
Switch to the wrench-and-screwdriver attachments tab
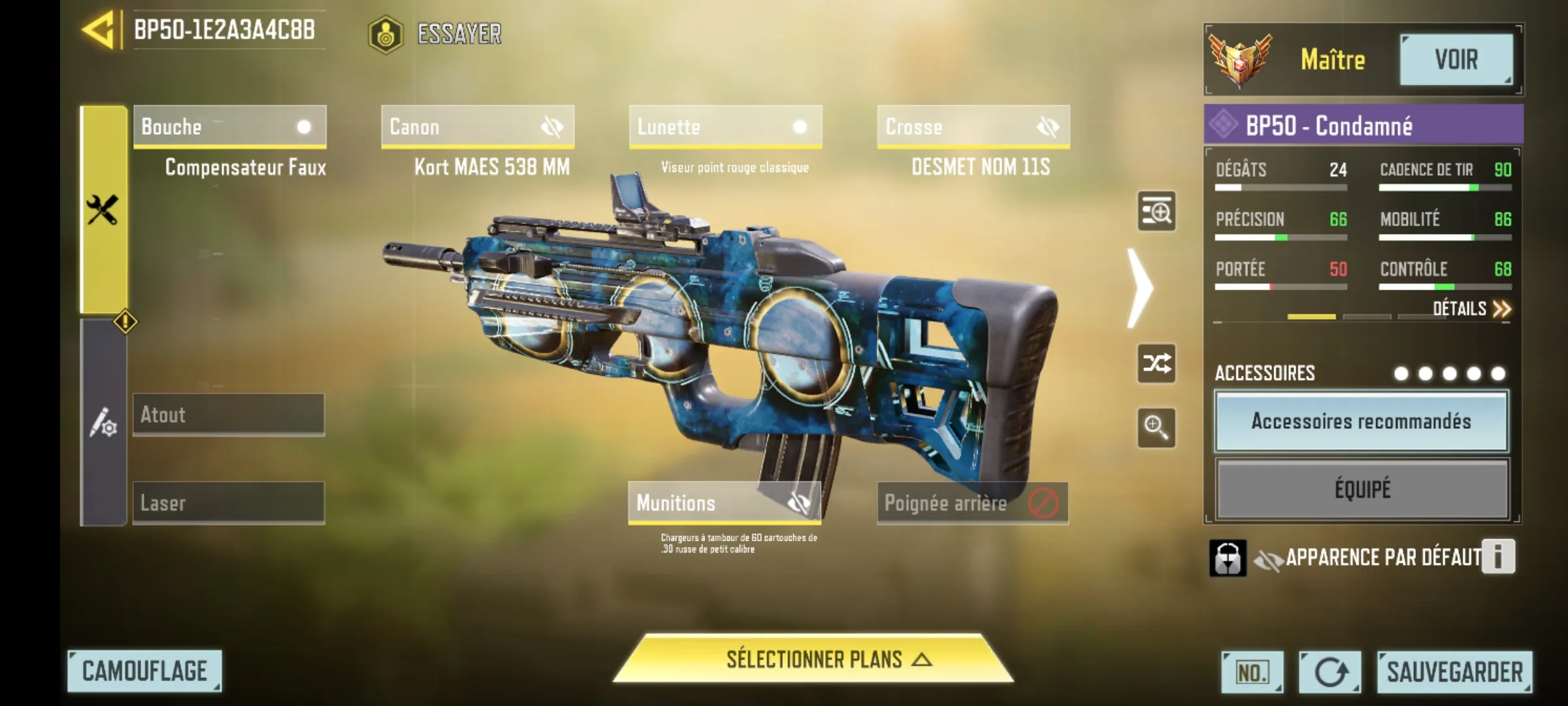103,210
